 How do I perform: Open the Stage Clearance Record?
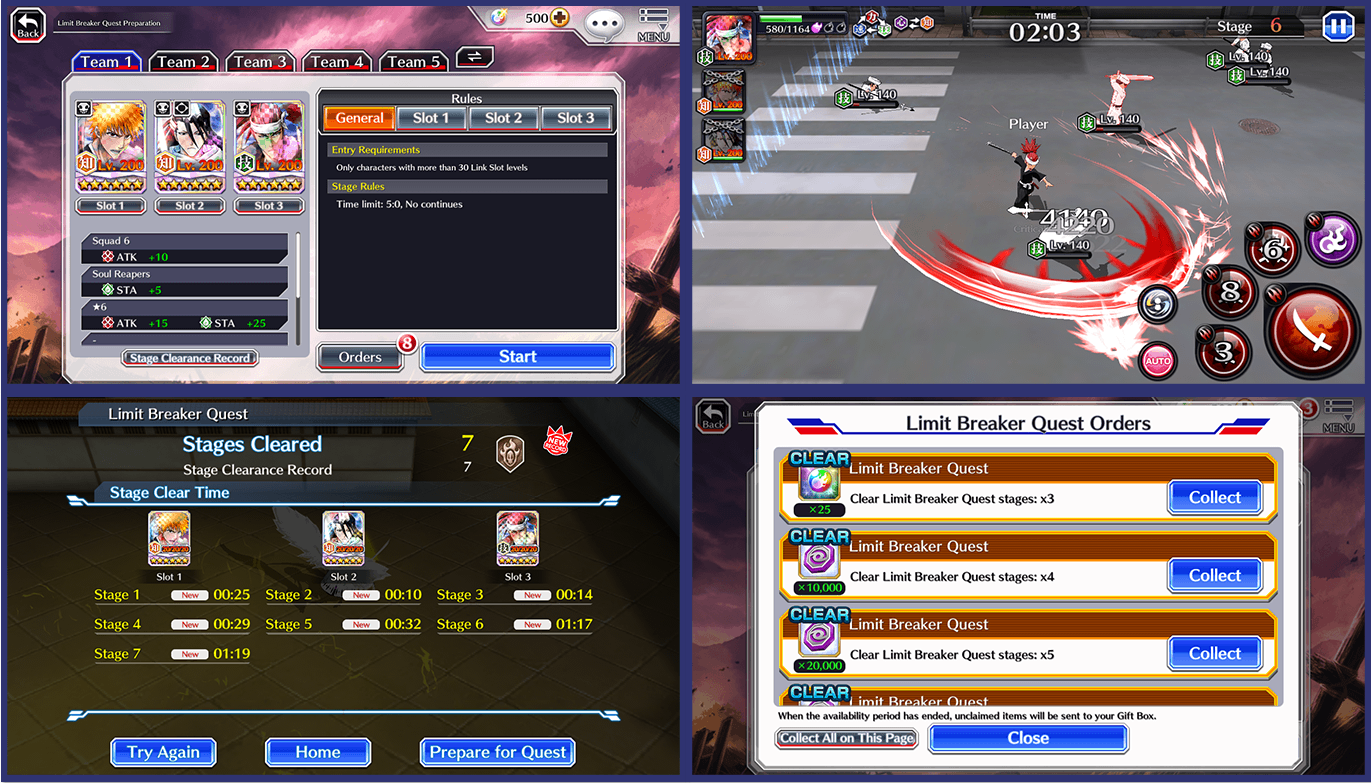click(x=189, y=357)
